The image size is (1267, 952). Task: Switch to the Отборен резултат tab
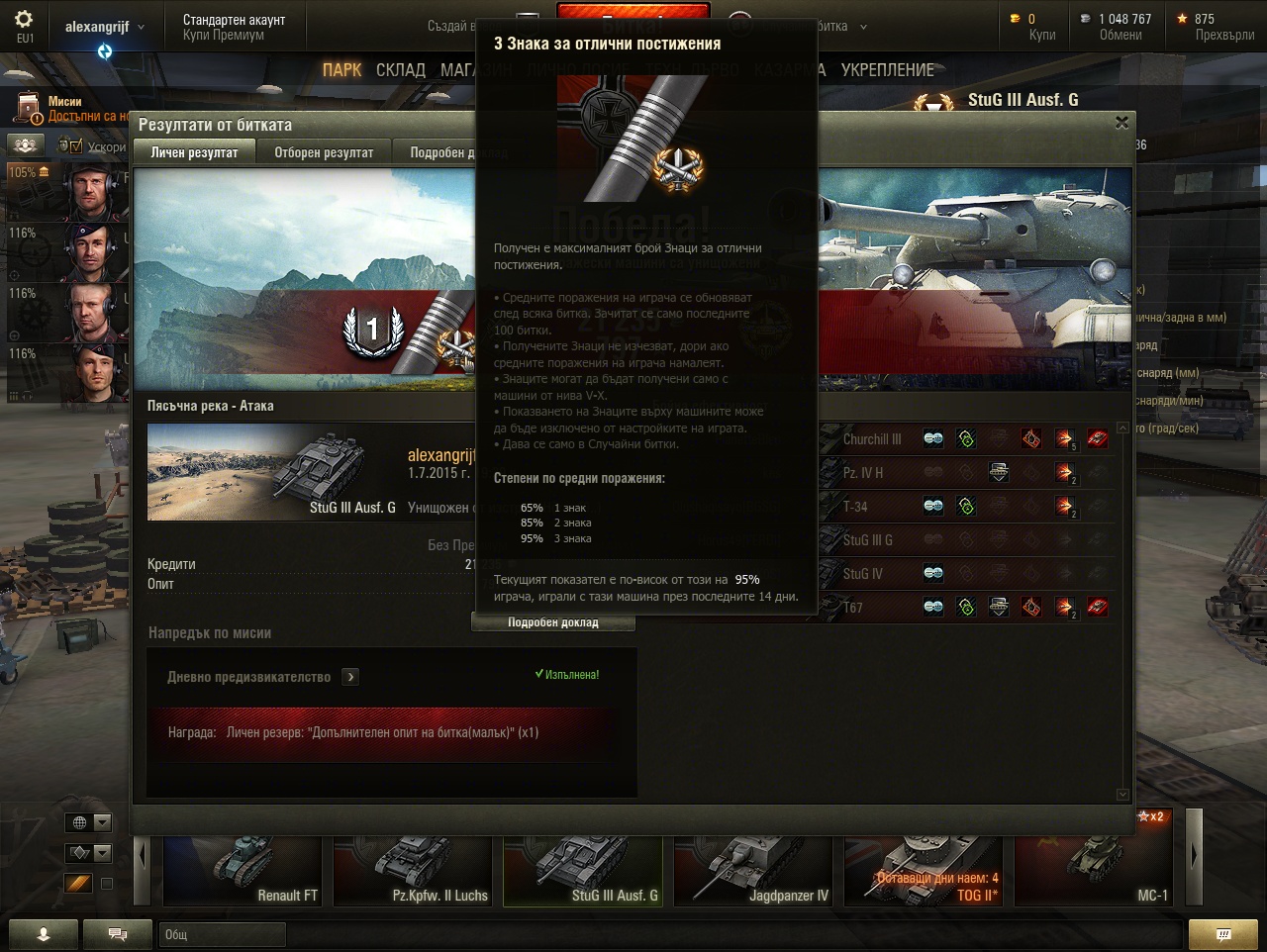pyautogui.click(x=324, y=152)
